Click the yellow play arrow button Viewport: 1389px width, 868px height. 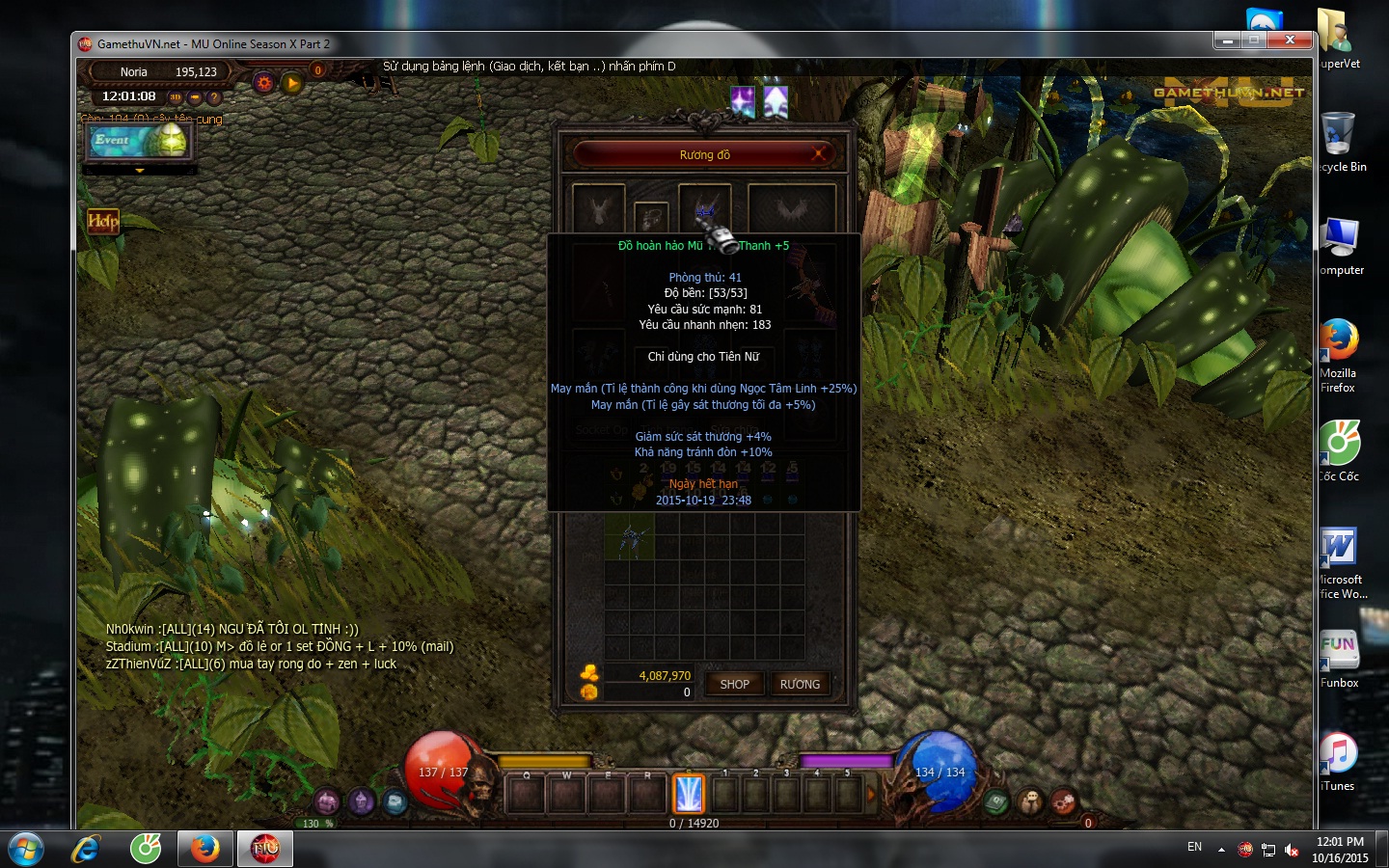click(x=291, y=83)
